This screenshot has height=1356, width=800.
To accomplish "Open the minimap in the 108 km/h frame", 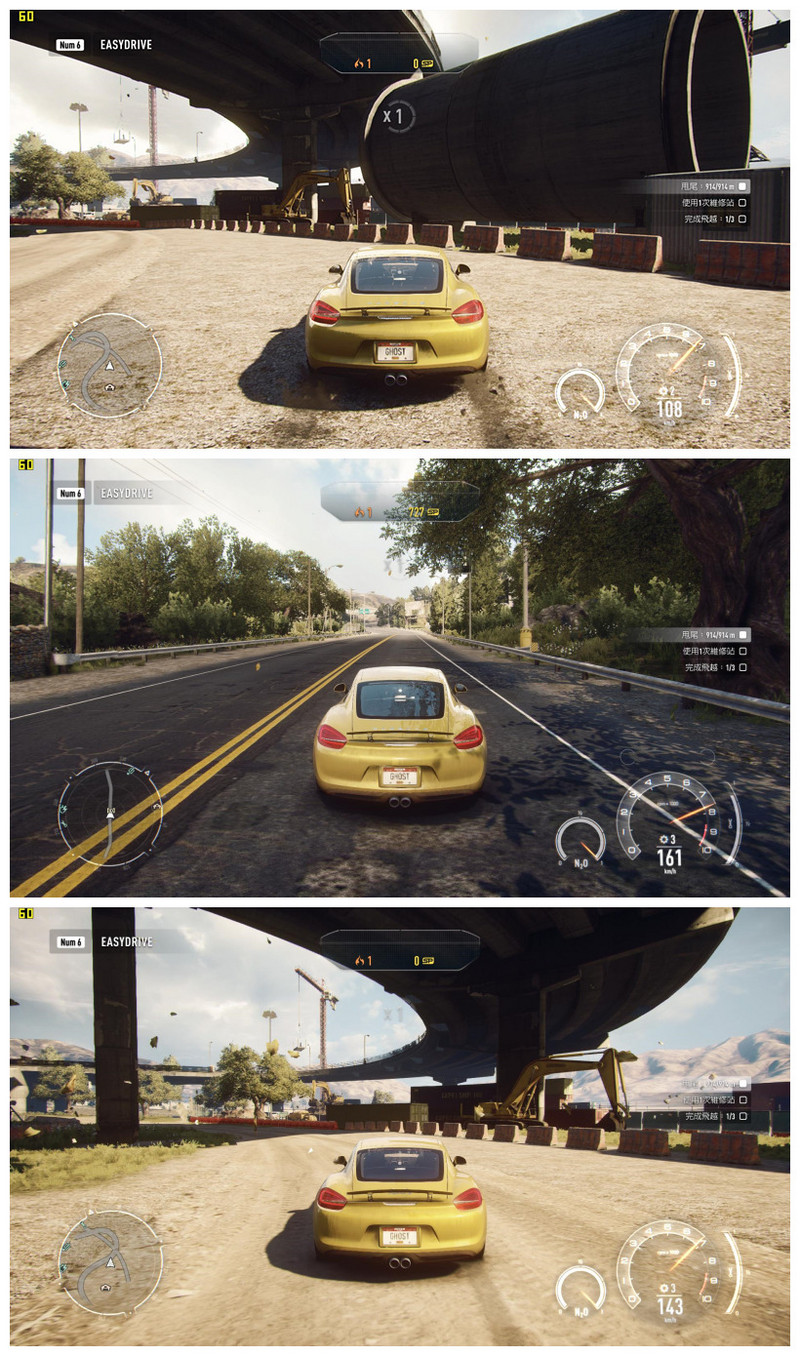I will click(109, 365).
